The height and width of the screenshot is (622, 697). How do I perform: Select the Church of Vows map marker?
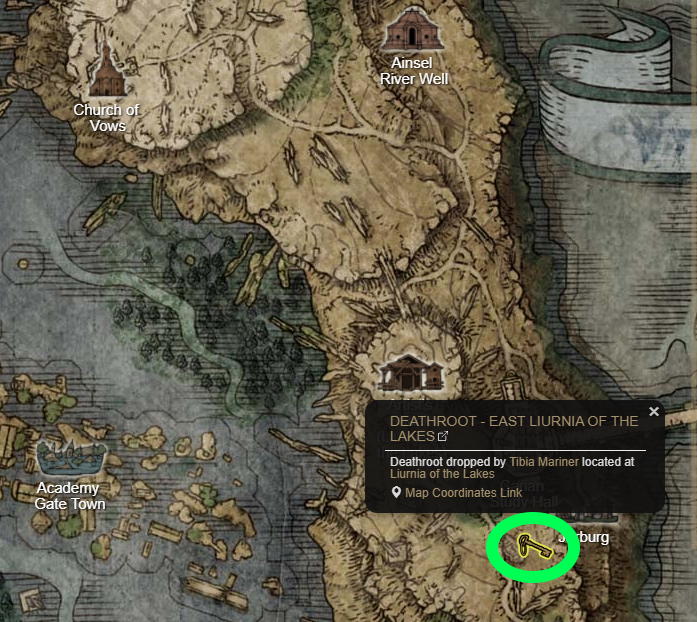click(106, 70)
